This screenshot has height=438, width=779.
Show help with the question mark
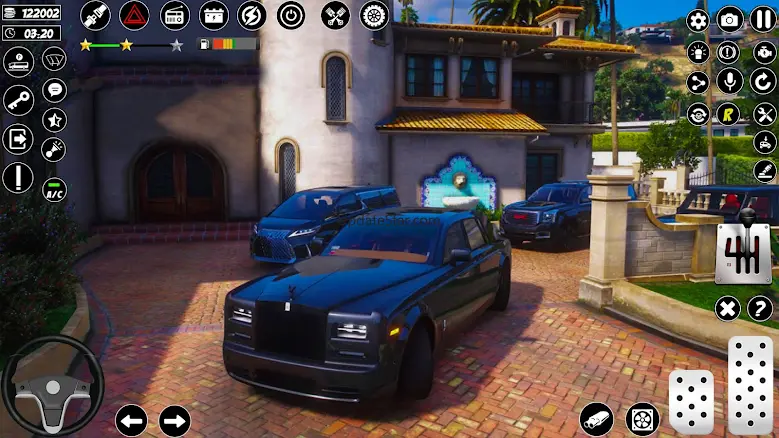(x=759, y=308)
